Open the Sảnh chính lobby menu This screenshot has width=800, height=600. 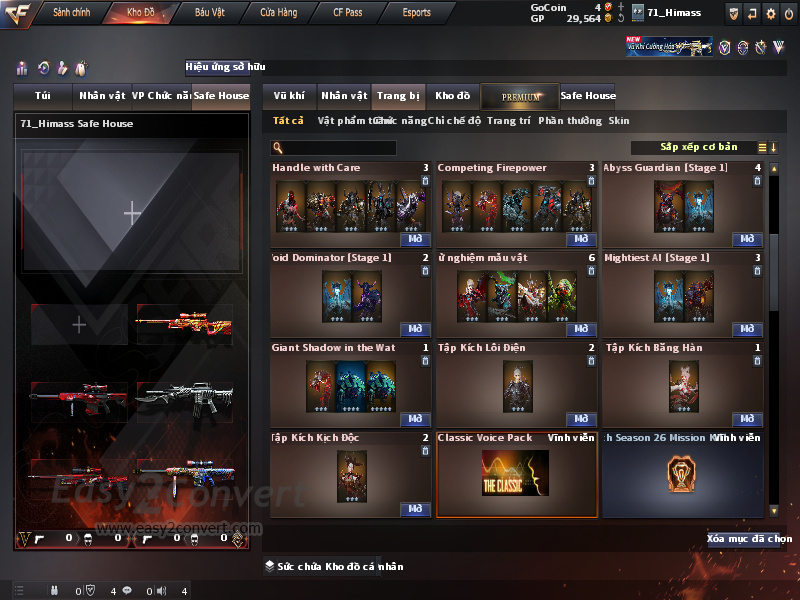[x=72, y=13]
